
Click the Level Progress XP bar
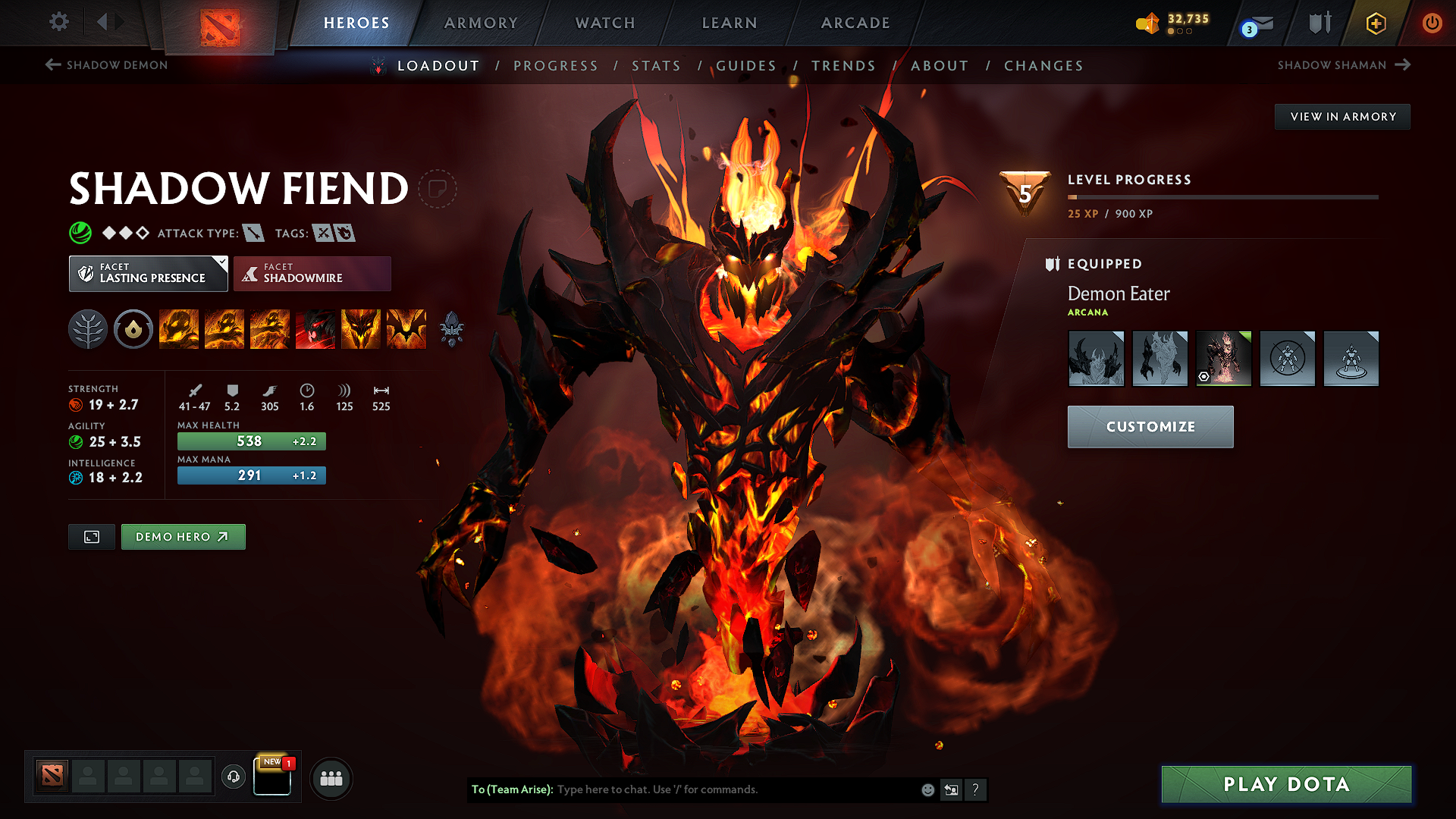point(1222,196)
